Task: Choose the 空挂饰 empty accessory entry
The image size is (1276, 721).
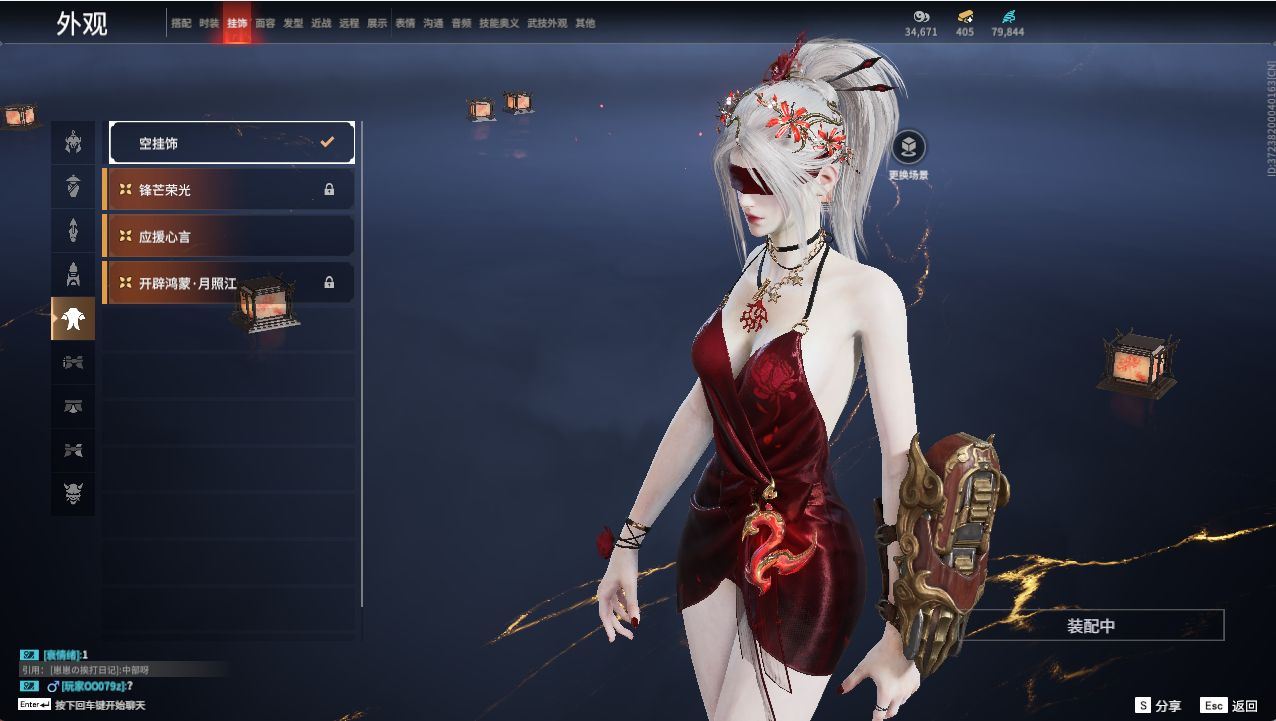Action: click(x=232, y=143)
